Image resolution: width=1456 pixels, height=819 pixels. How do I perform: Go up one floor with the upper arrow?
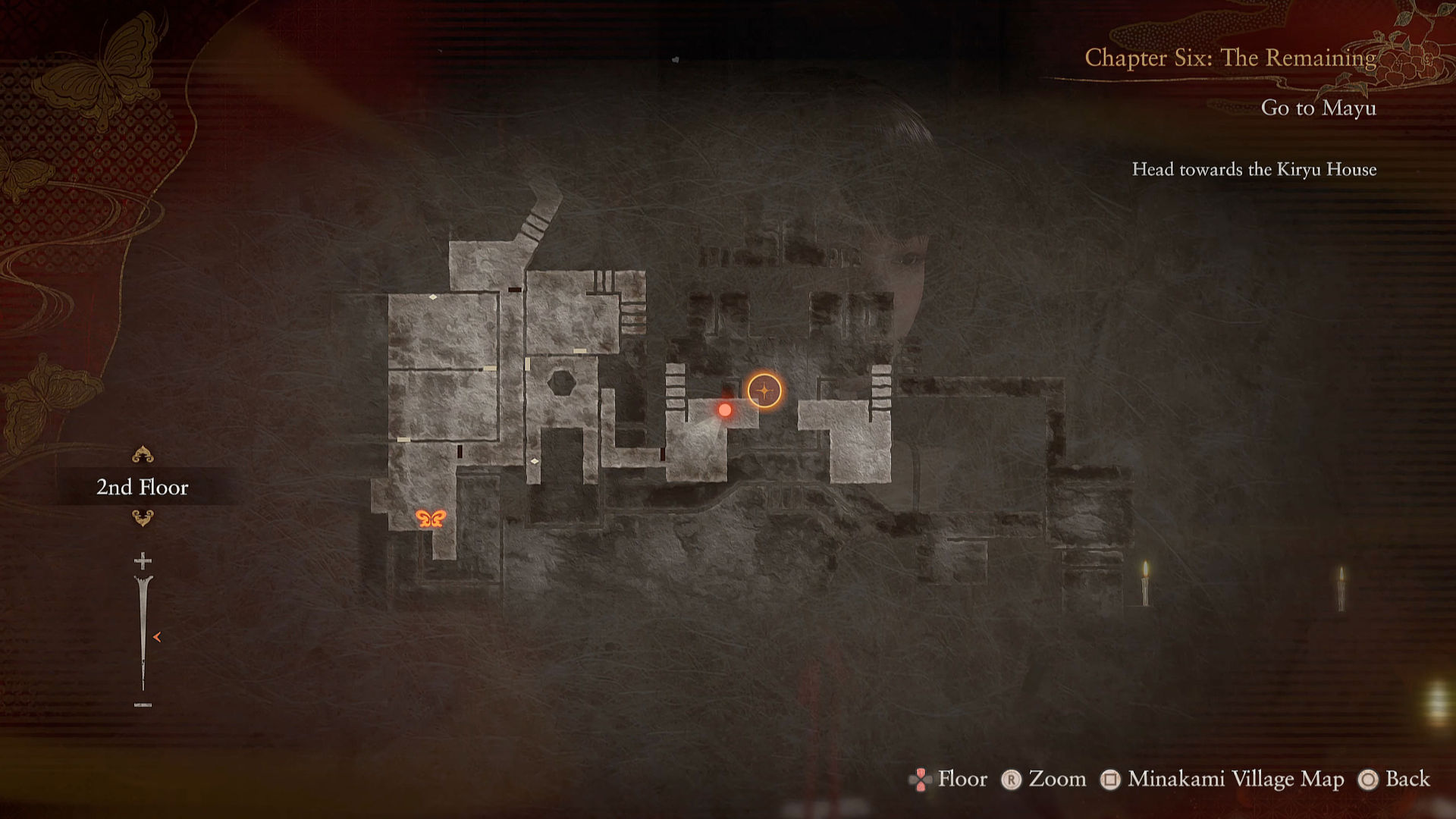click(143, 455)
